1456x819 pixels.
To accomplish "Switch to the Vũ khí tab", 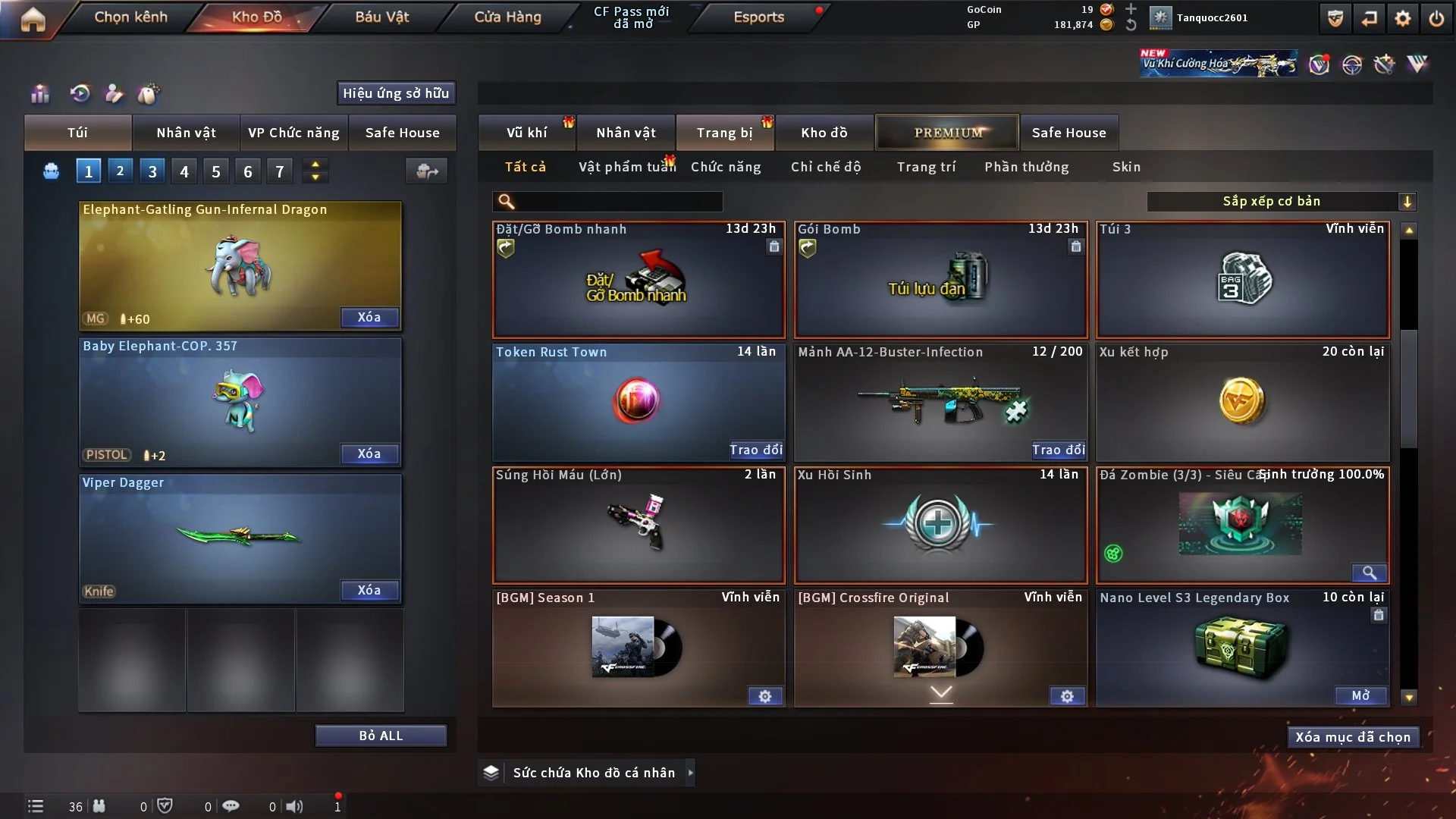I will tap(526, 133).
